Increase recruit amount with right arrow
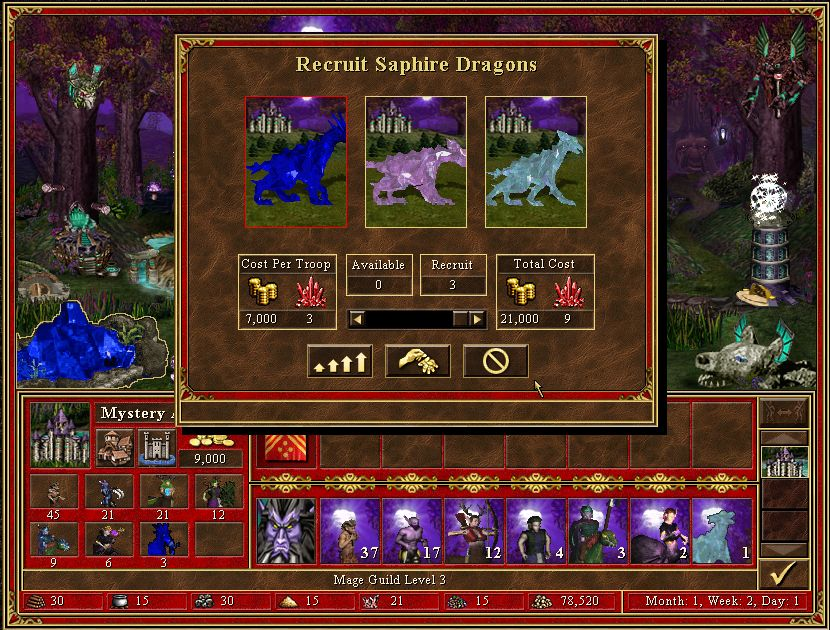This screenshot has height=630, width=830. tap(477, 319)
